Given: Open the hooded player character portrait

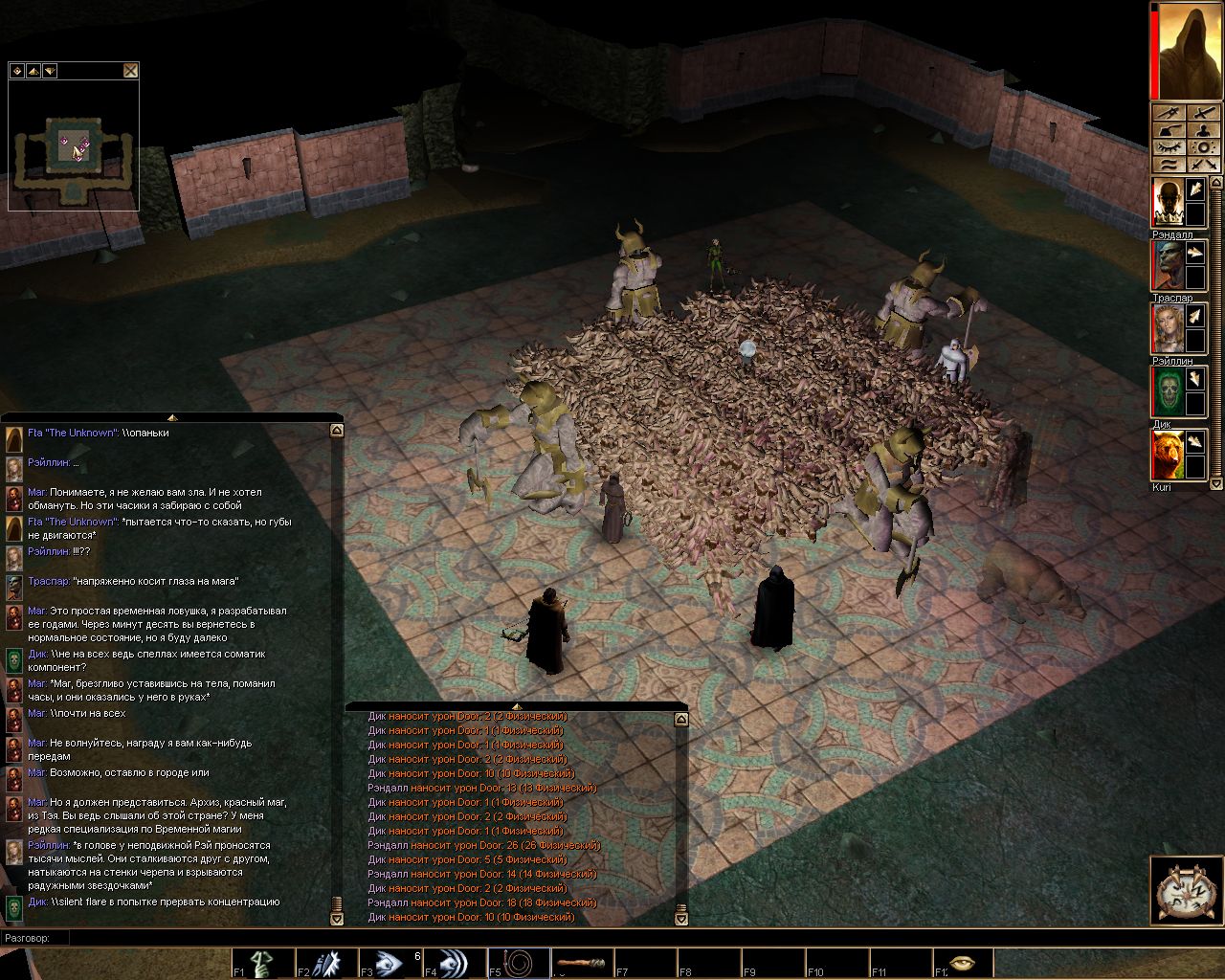Looking at the screenshot, I should coord(1188,51).
